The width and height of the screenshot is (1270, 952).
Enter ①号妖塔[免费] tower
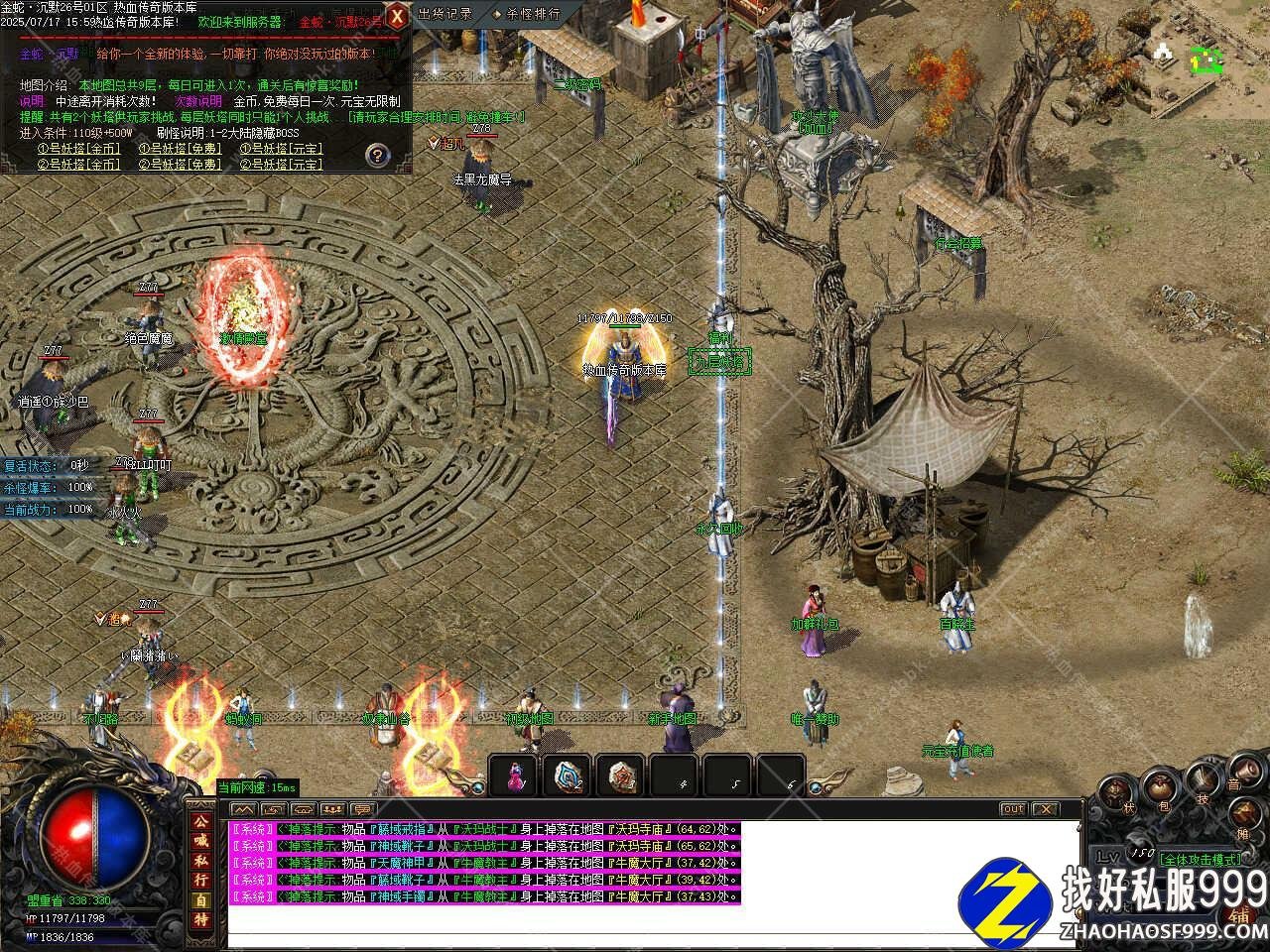click(x=180, y=149)
